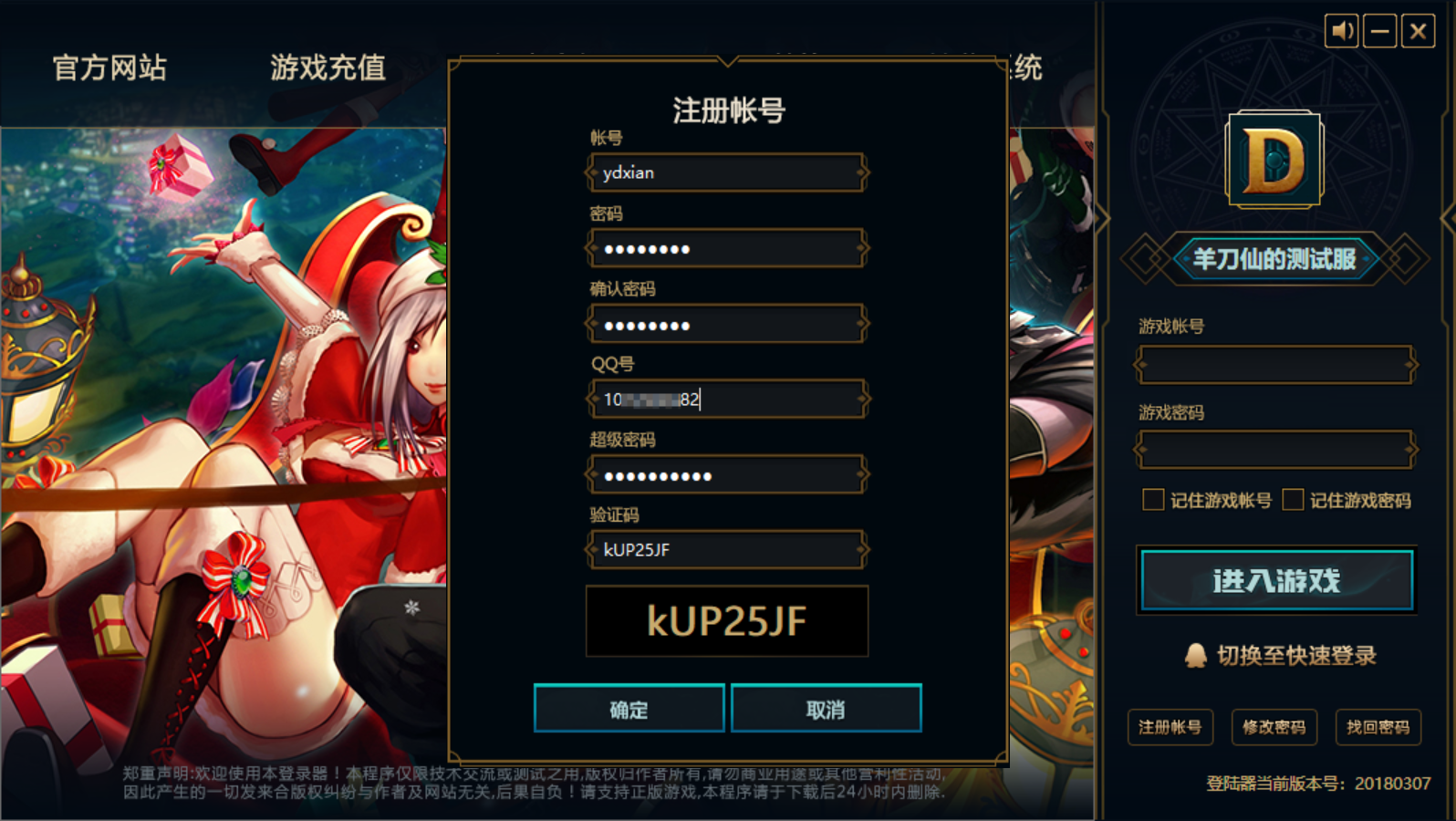Open 找回密码 password recovery

(x=1379, y=727)
